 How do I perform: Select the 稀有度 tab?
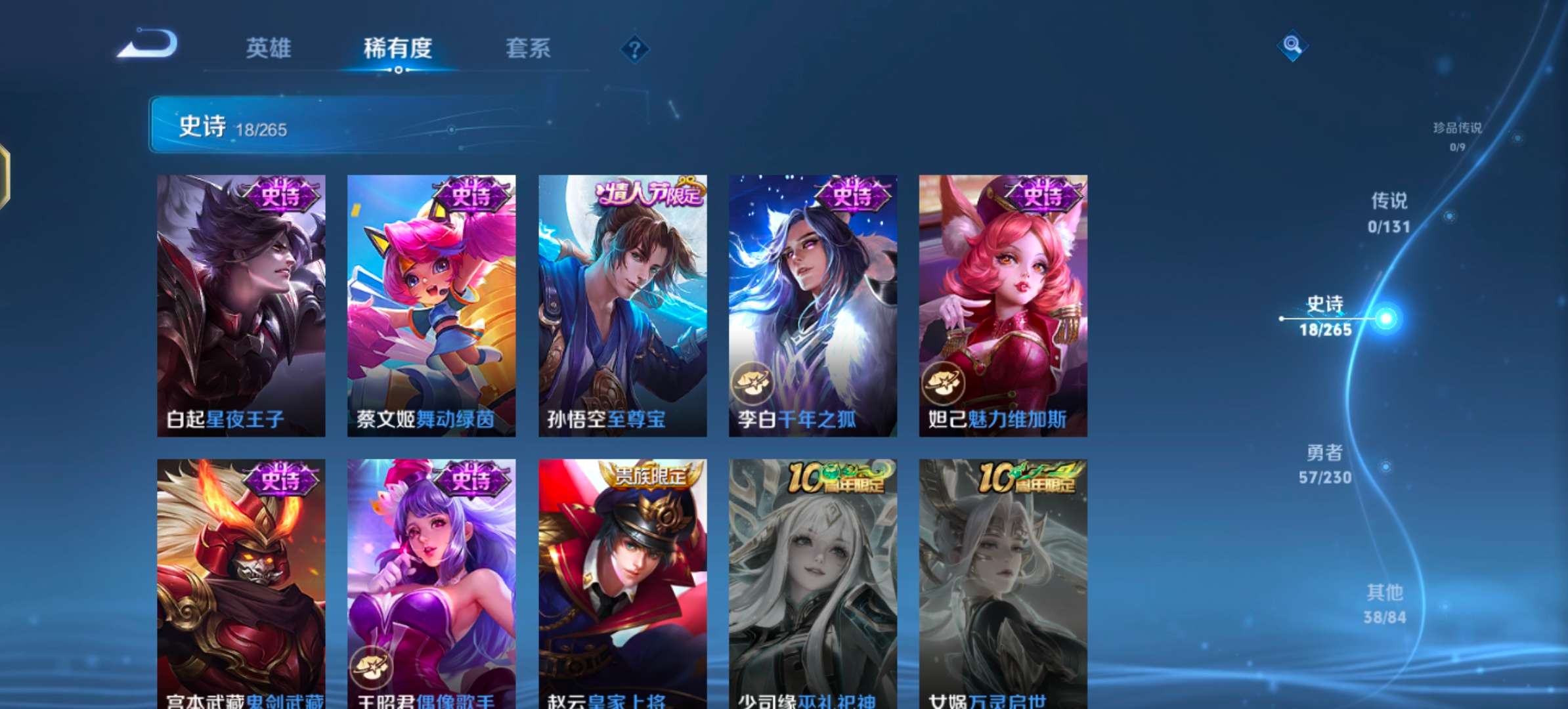point(399,49)
